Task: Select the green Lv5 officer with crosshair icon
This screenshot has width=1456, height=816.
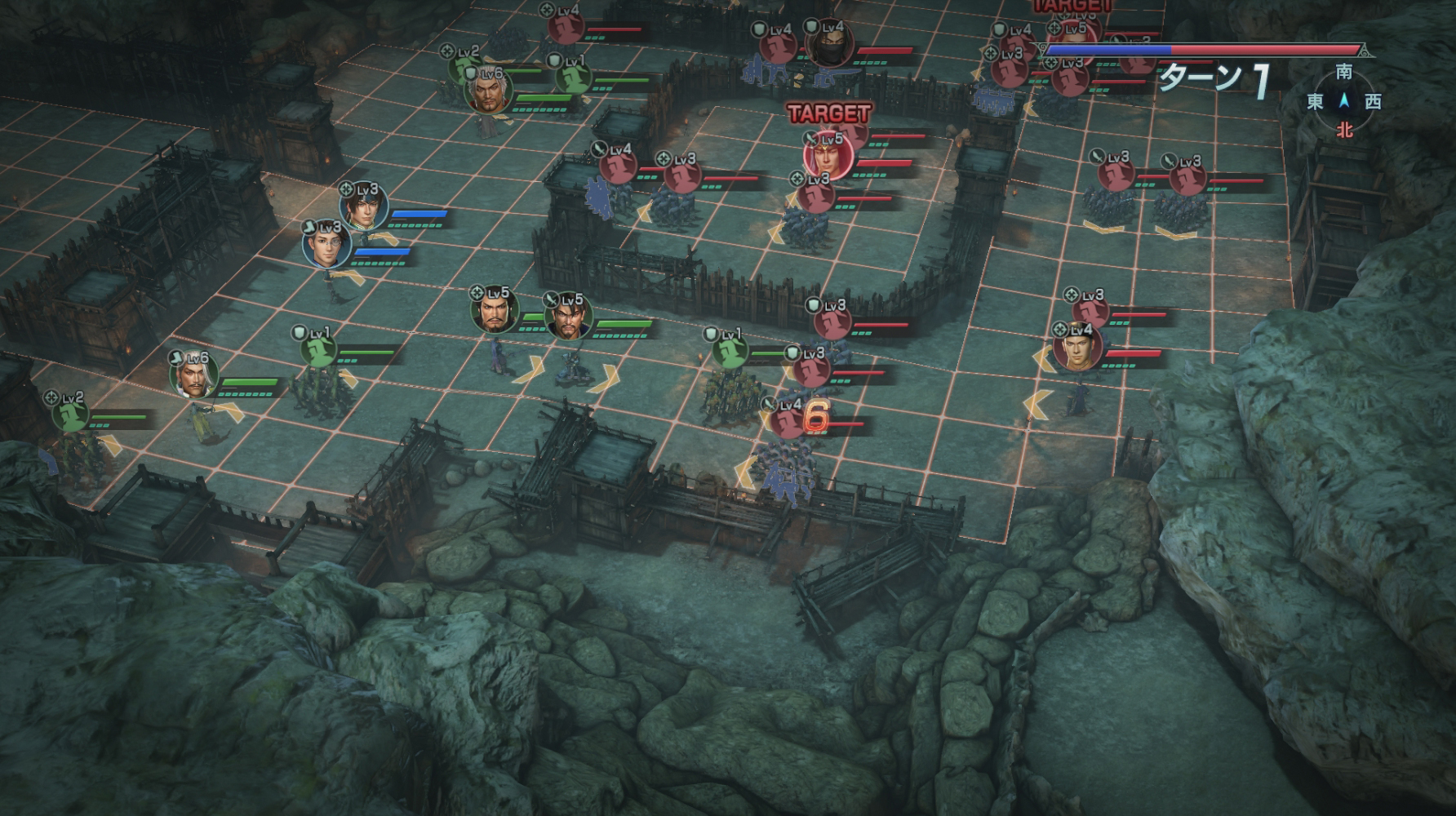Action: (x=494, y=310)
